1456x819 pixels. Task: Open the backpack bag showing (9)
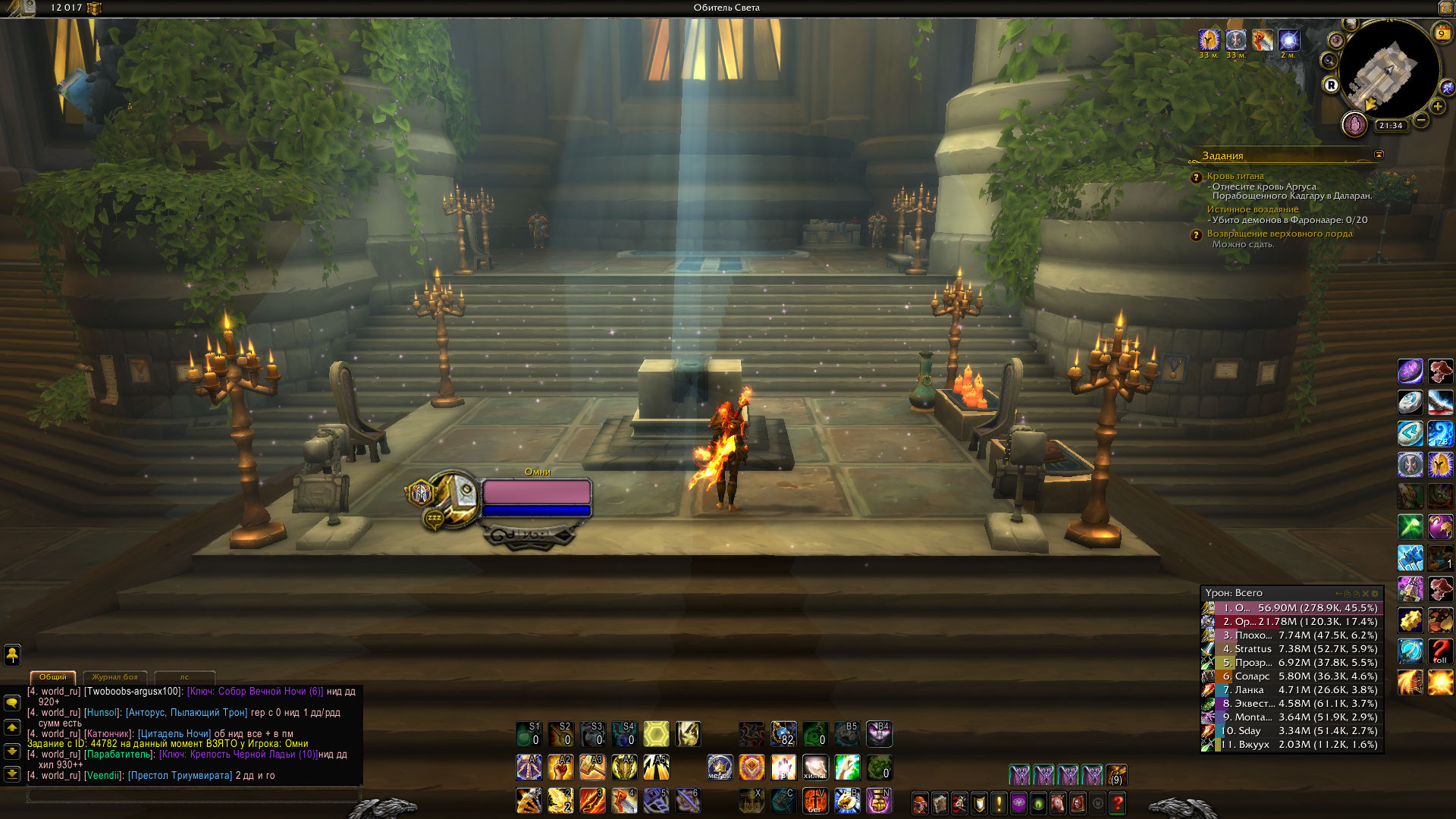[1116, 775]
